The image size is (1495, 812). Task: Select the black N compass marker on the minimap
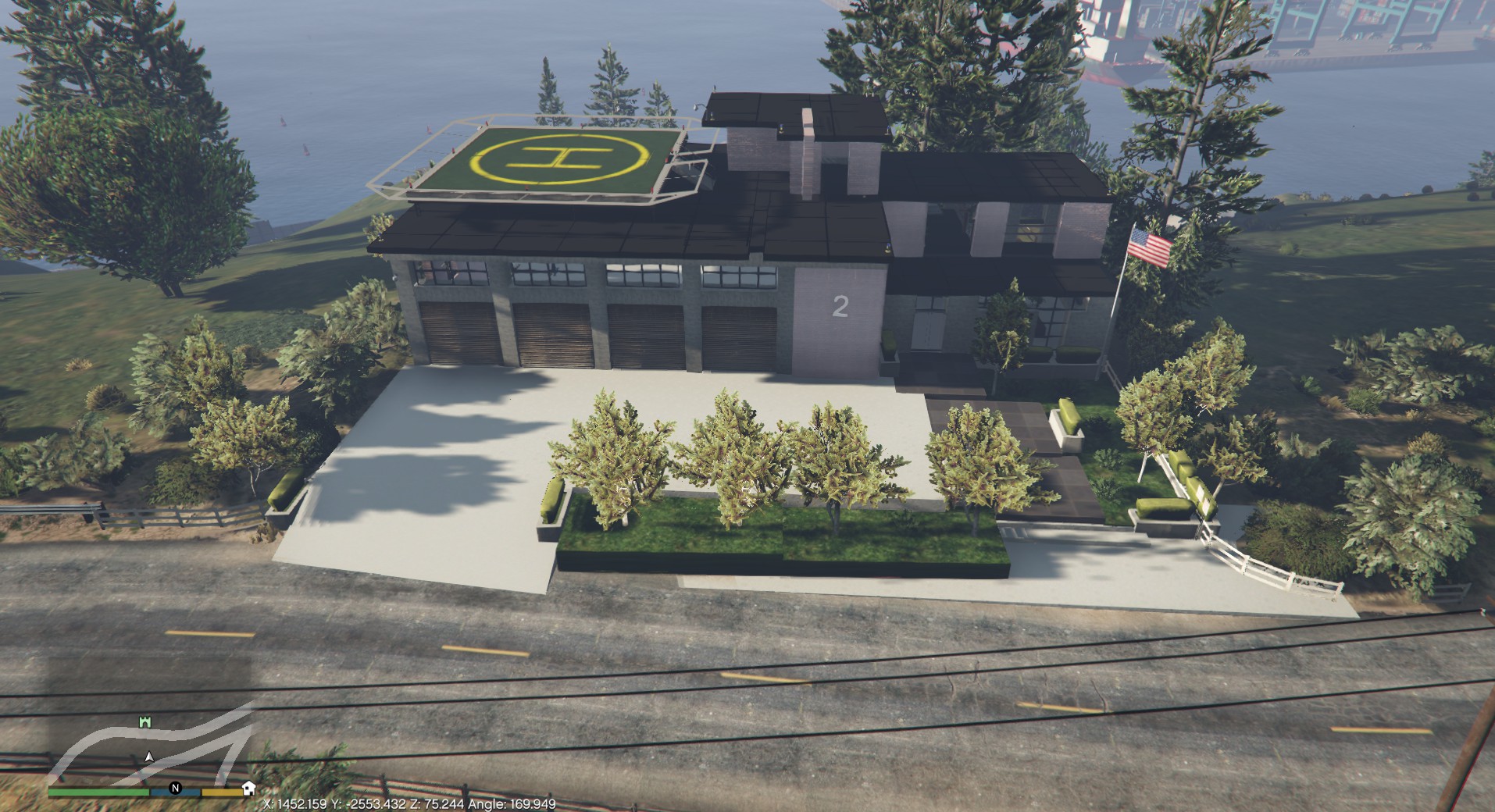175,789
